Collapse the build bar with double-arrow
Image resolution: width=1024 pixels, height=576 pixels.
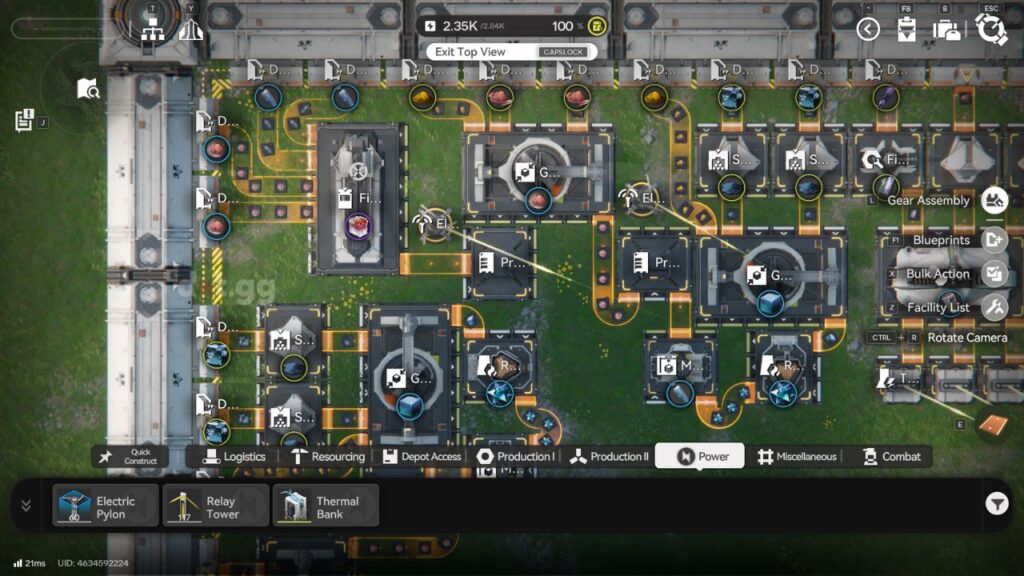pyautogui.click(x=26, y=506)
